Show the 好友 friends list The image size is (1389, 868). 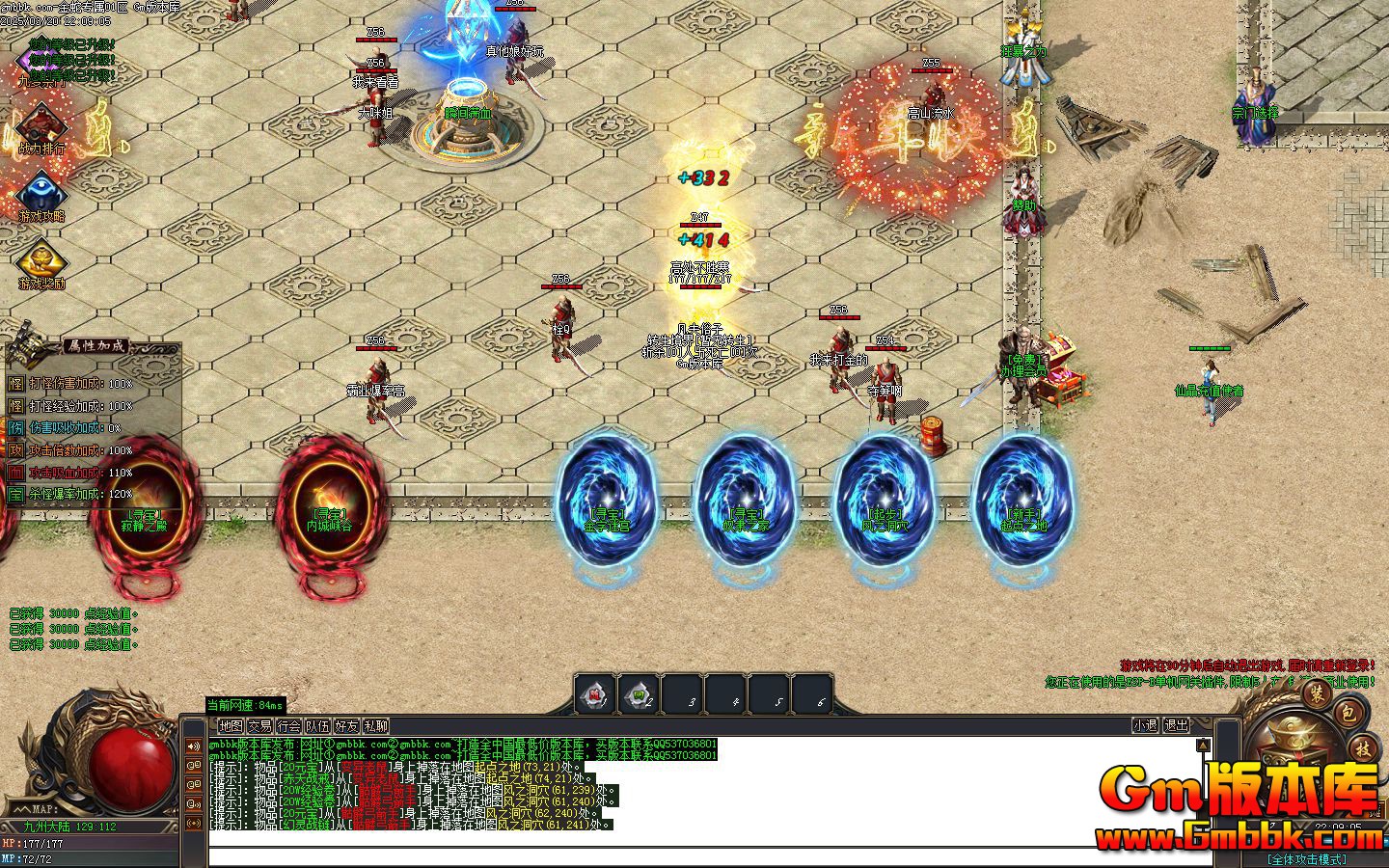pyautogui.click(x=346, y=726)
